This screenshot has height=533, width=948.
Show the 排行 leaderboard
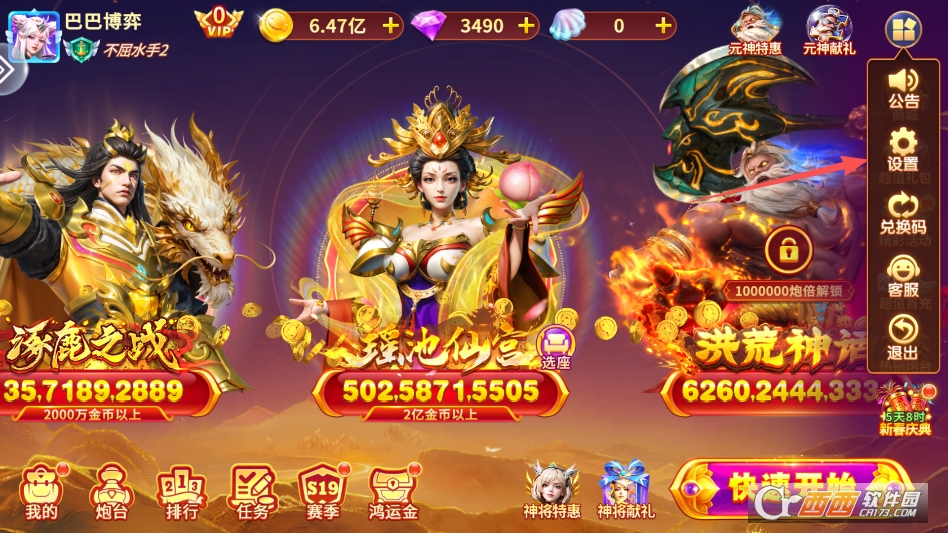click(x=181, y=492)
